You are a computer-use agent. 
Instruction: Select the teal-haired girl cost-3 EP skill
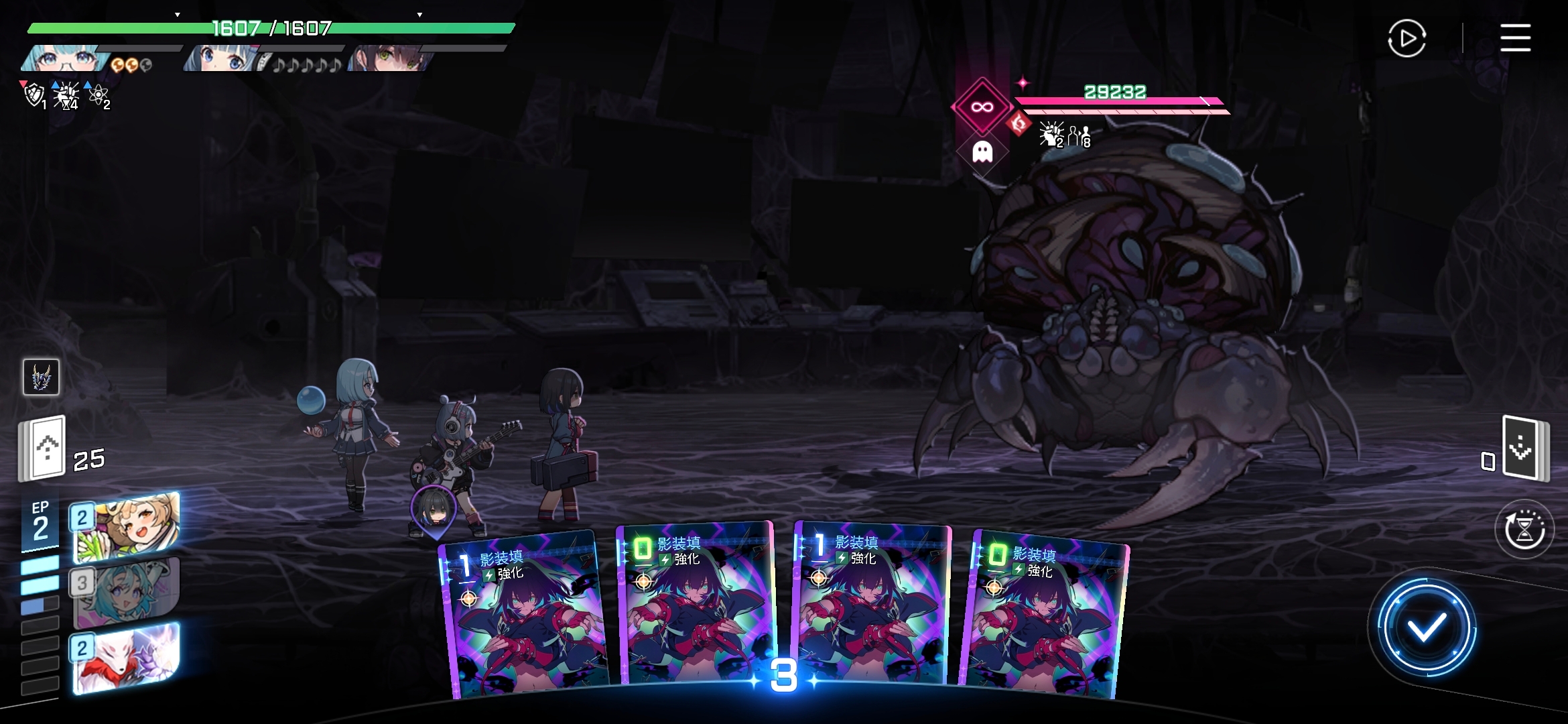(125, 592)
